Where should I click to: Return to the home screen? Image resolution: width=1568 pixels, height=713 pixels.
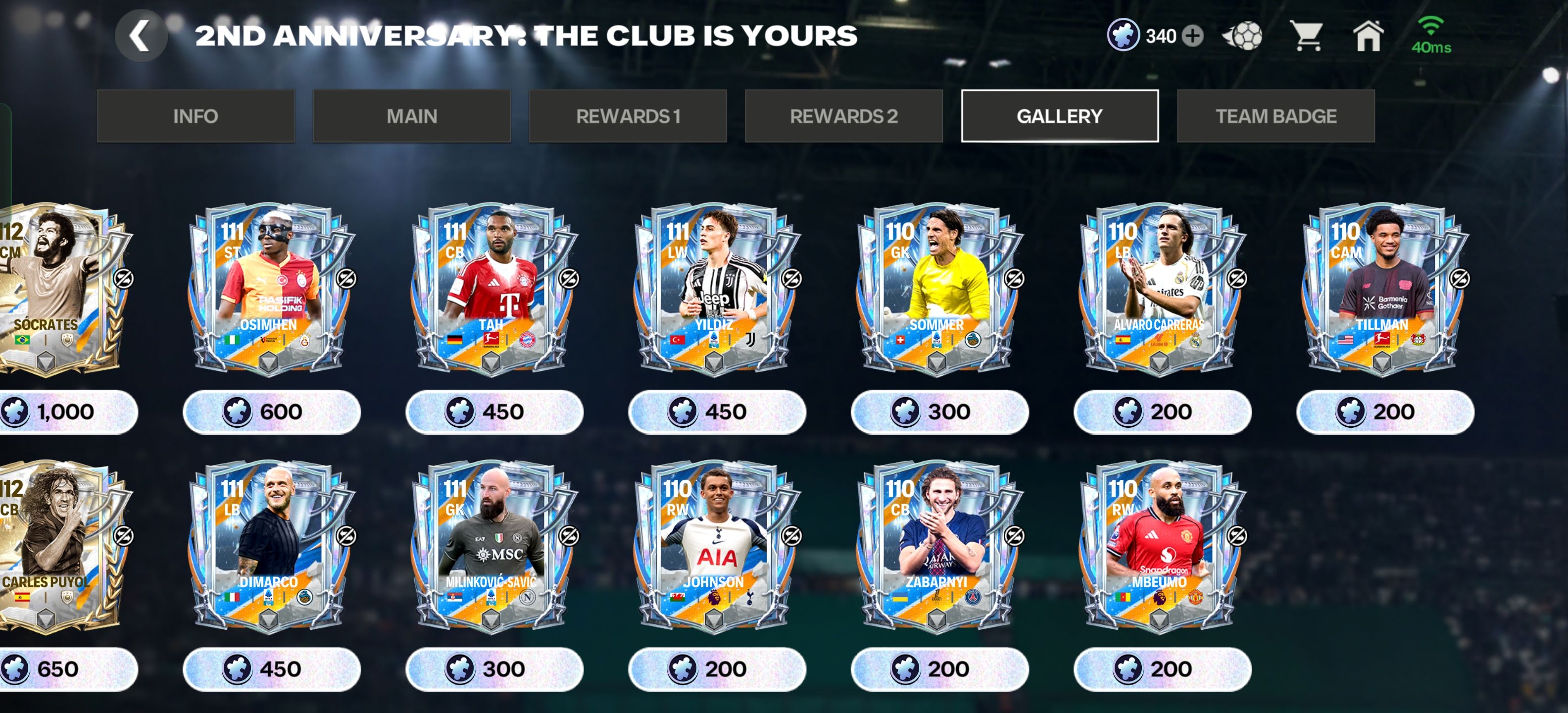1368,36
